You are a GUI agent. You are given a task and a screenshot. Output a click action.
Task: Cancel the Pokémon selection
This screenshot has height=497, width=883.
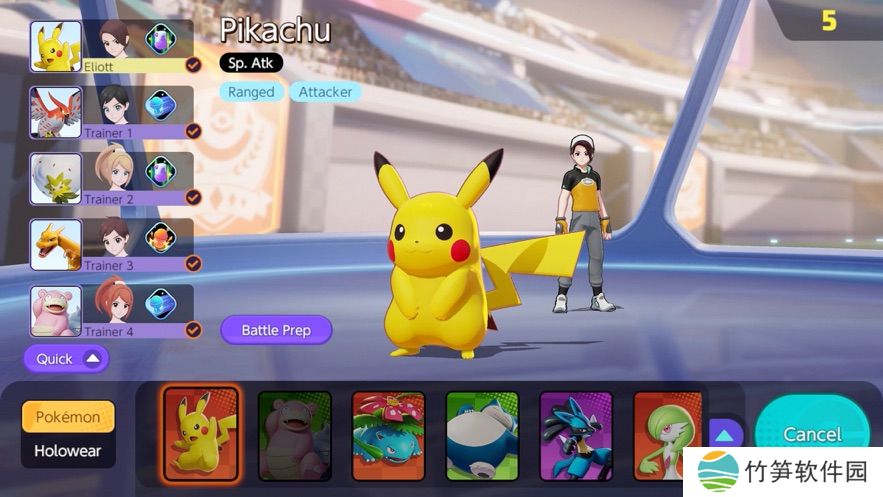point(811,433)
